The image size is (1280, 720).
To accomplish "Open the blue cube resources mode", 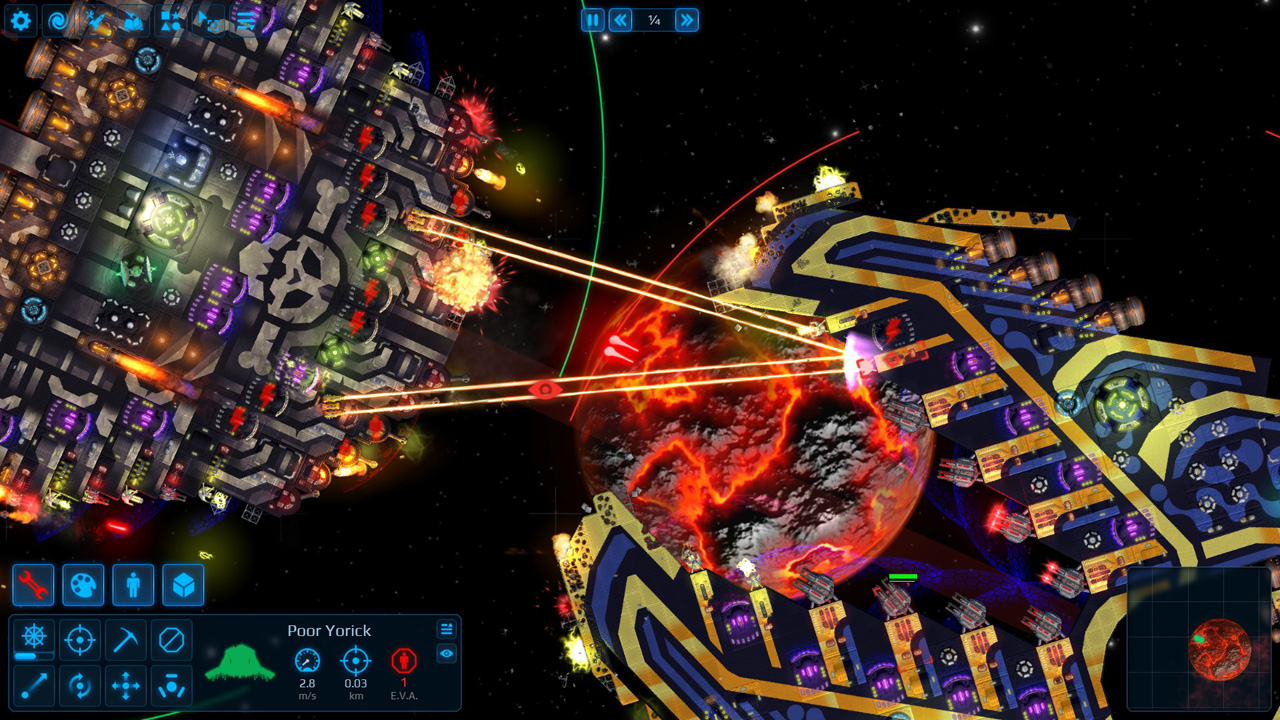I will click(183, 585).
